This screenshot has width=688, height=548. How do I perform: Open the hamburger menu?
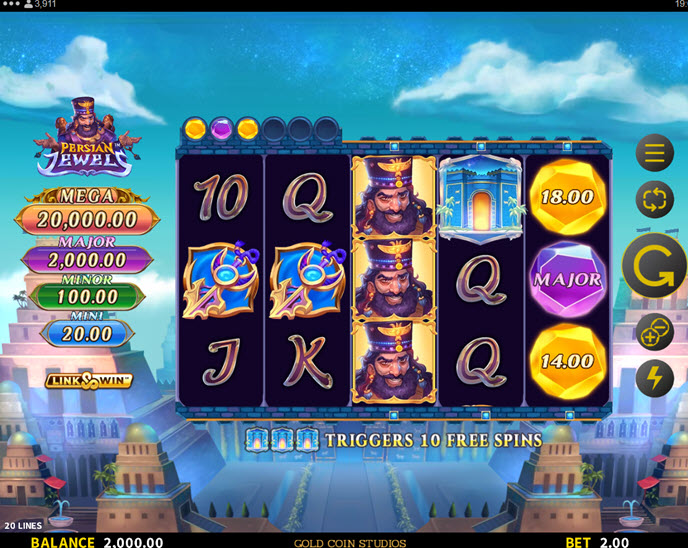click(x=655, y=153)
